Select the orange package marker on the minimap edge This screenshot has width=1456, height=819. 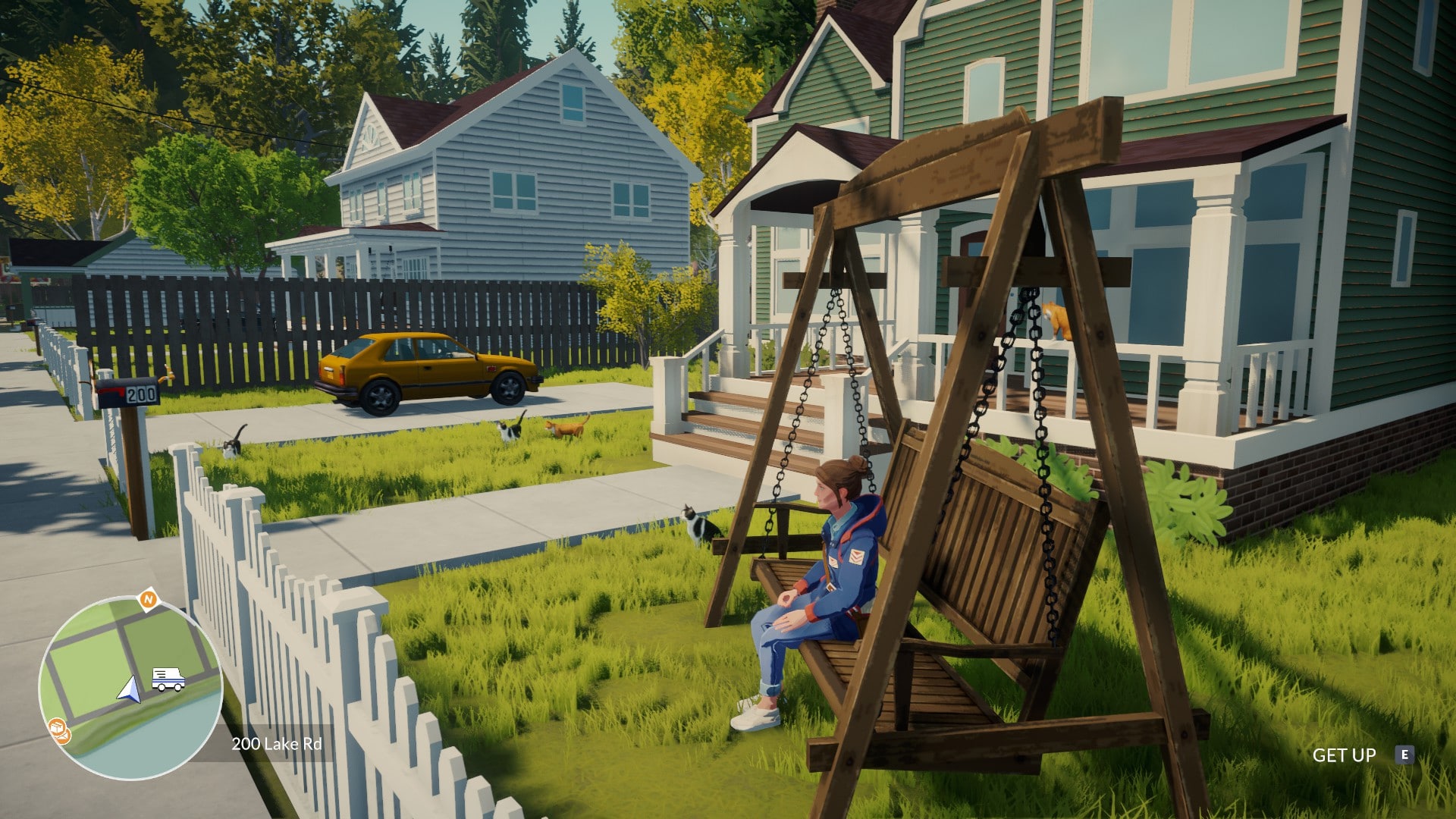(x=58, y=730)
